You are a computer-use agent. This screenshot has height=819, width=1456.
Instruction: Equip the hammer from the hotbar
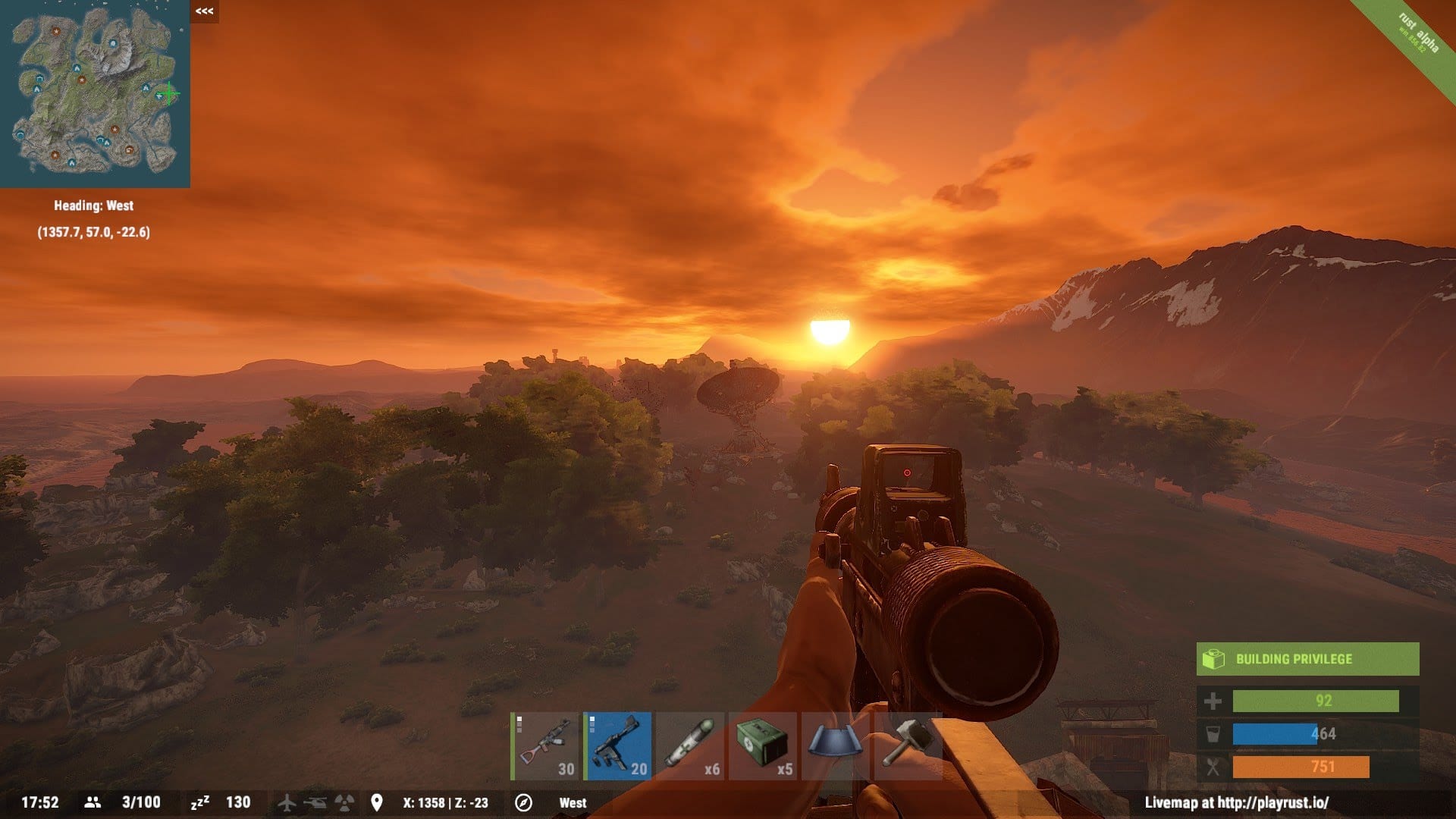pos(907,745)
